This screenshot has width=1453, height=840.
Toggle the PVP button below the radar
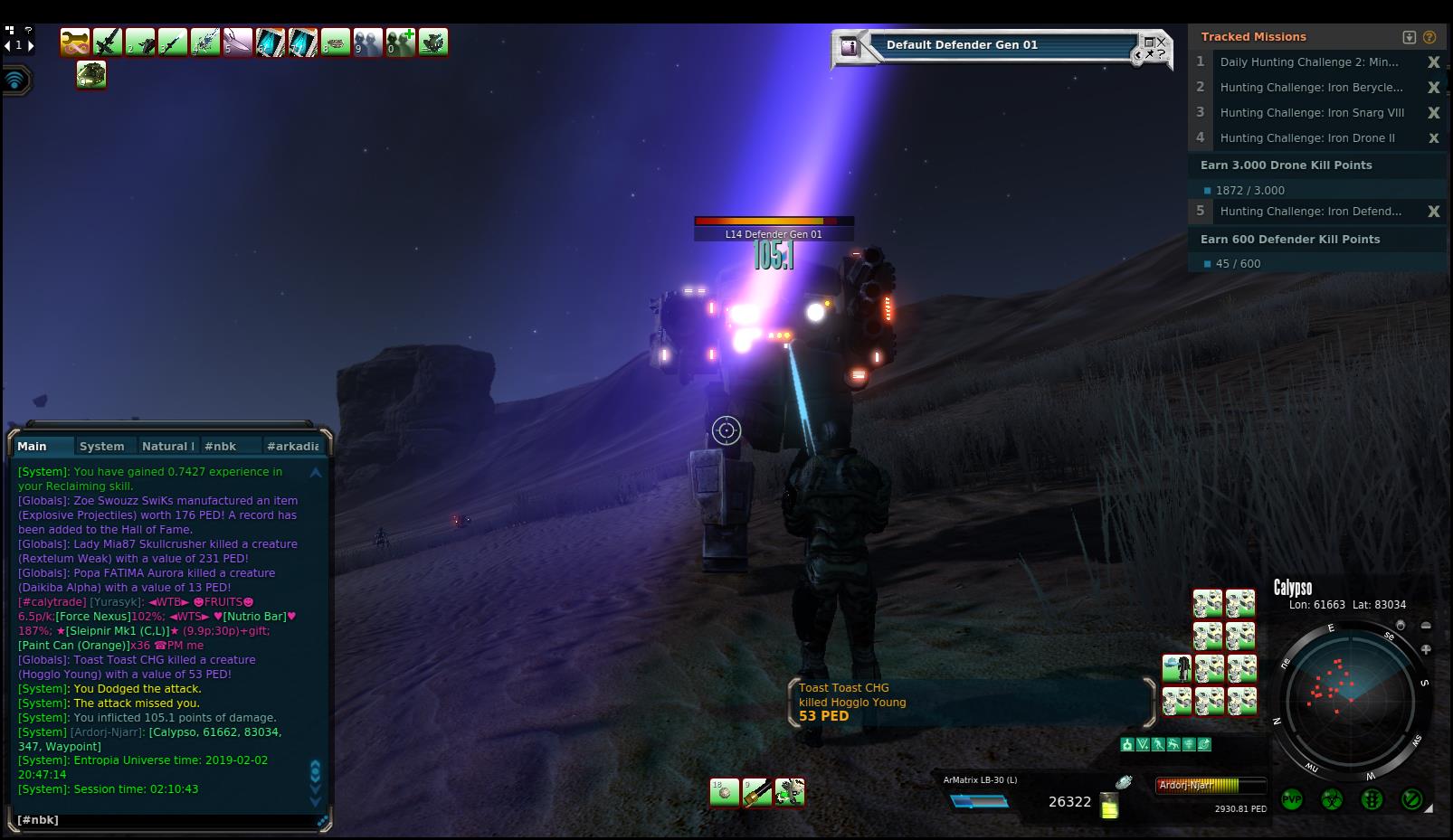[1291, 799]
